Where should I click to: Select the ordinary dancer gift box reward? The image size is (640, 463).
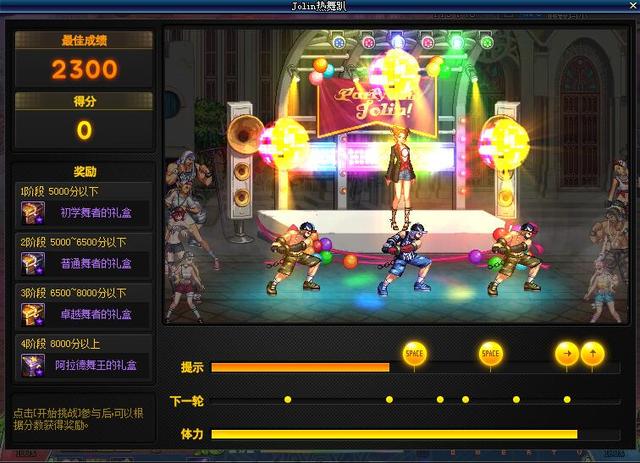click(33, 262)
